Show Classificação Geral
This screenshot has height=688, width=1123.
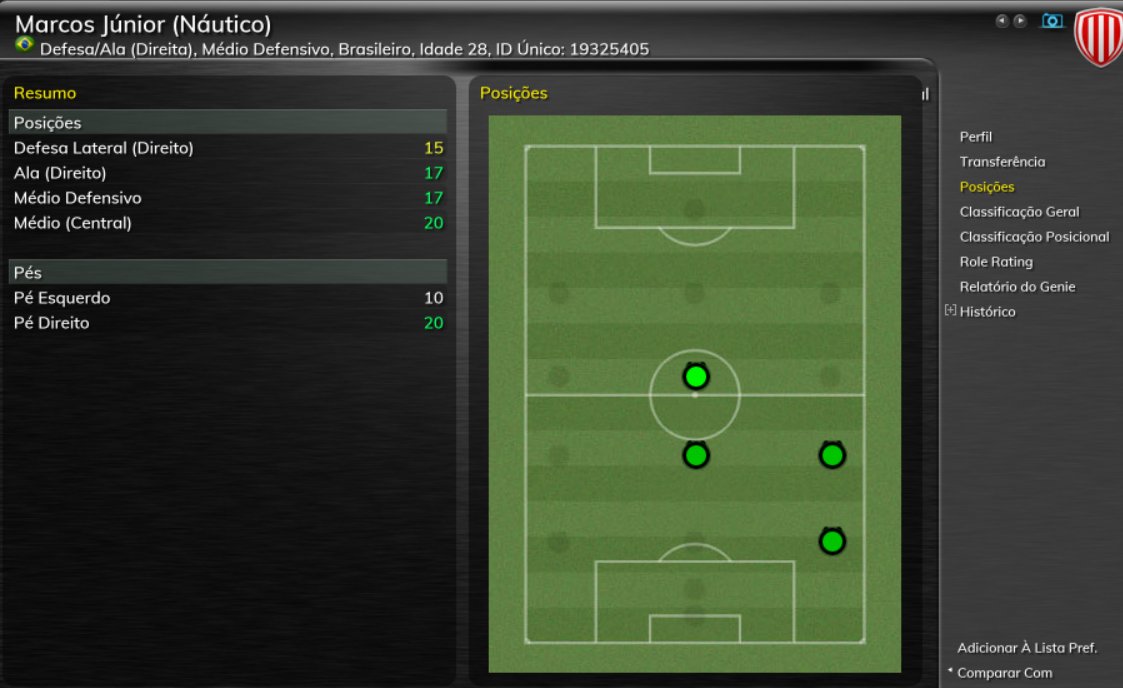click(1019, 212)
